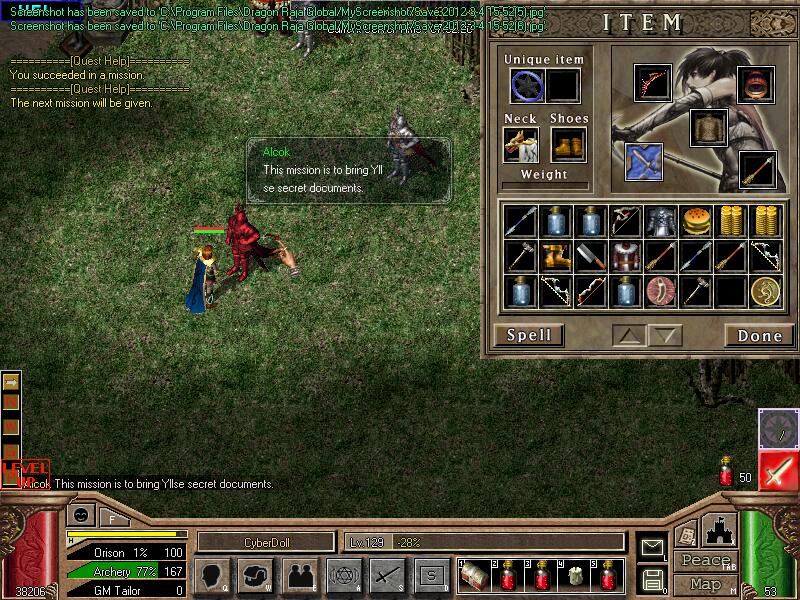Toggle the Peace mode button
Image resolution: width=800 pixels, height=600 pixels.
click(x=705, y=561)
